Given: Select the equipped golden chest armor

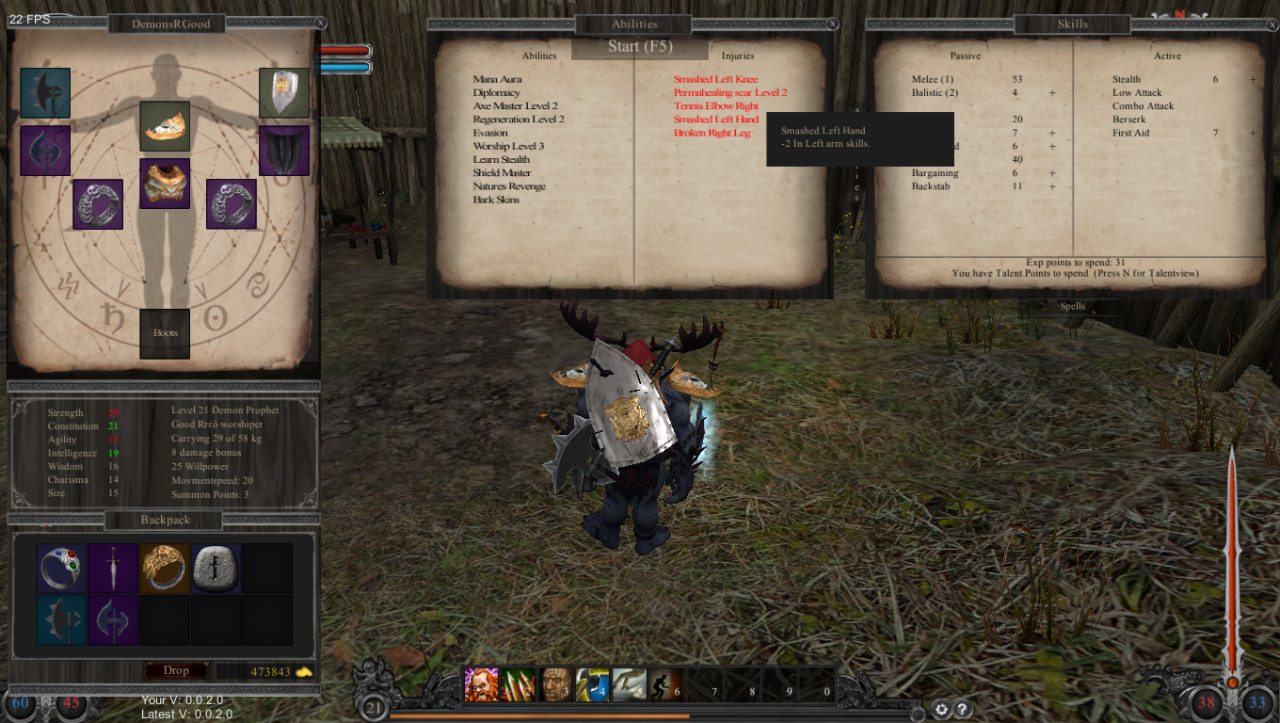Looking at the screenshot, I should [164, 183].
